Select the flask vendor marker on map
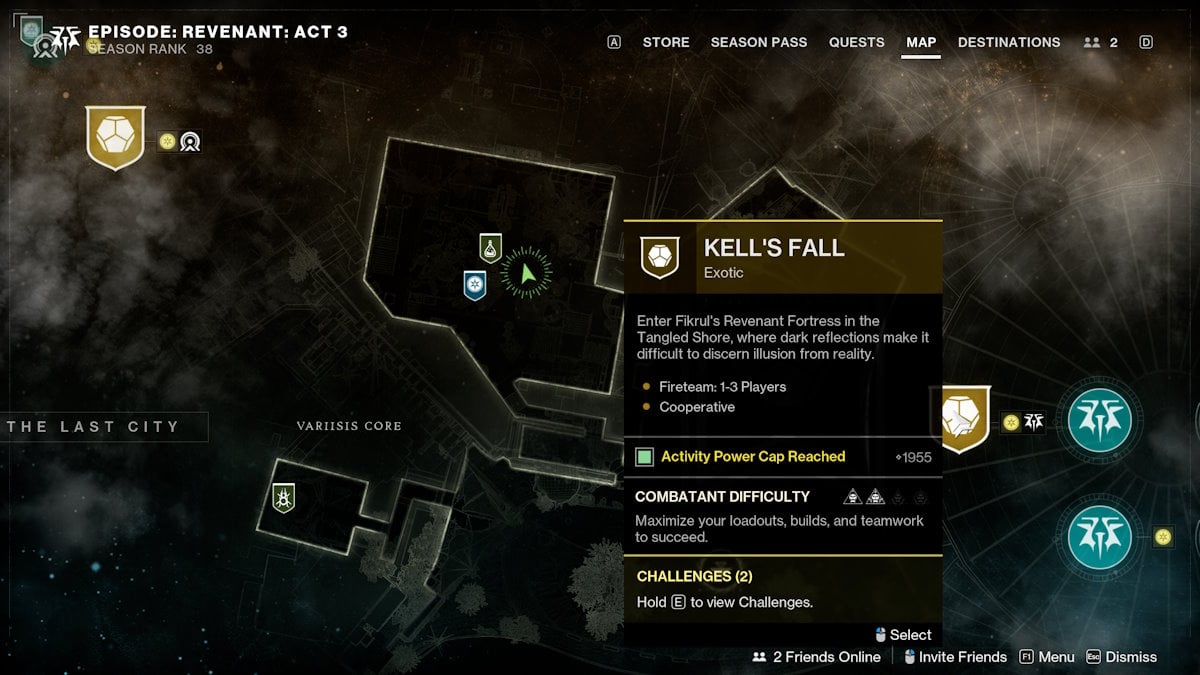Viewport: 1200px width, 675px height. point(490,247)
